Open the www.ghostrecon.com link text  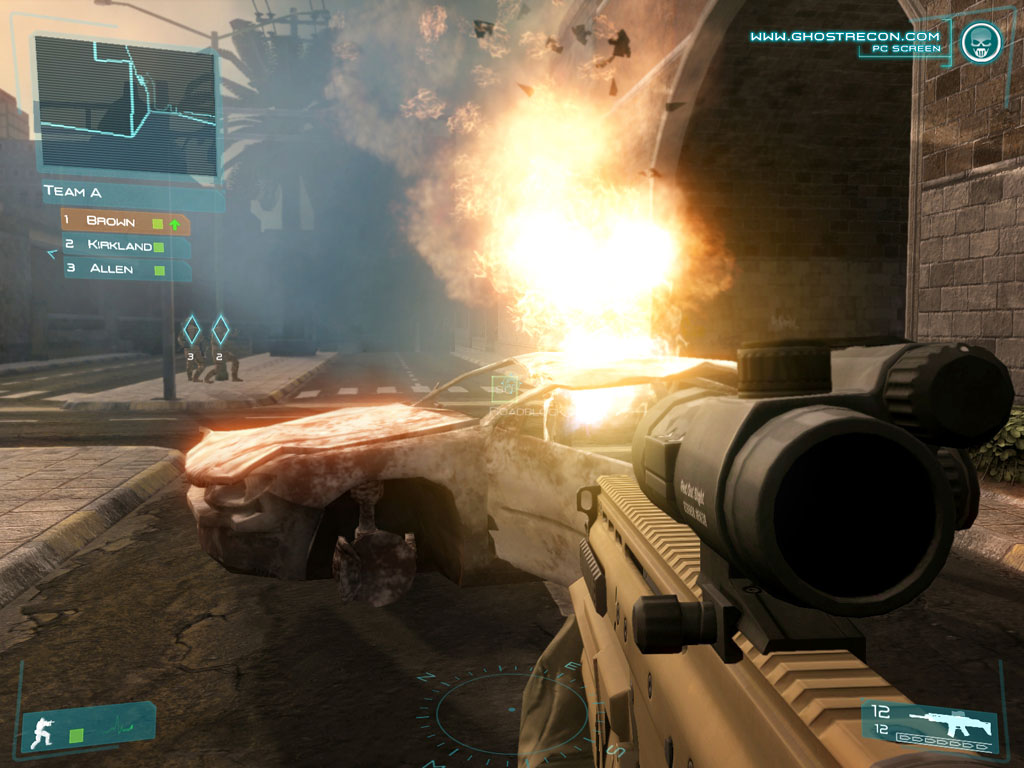tap(845, 36)
